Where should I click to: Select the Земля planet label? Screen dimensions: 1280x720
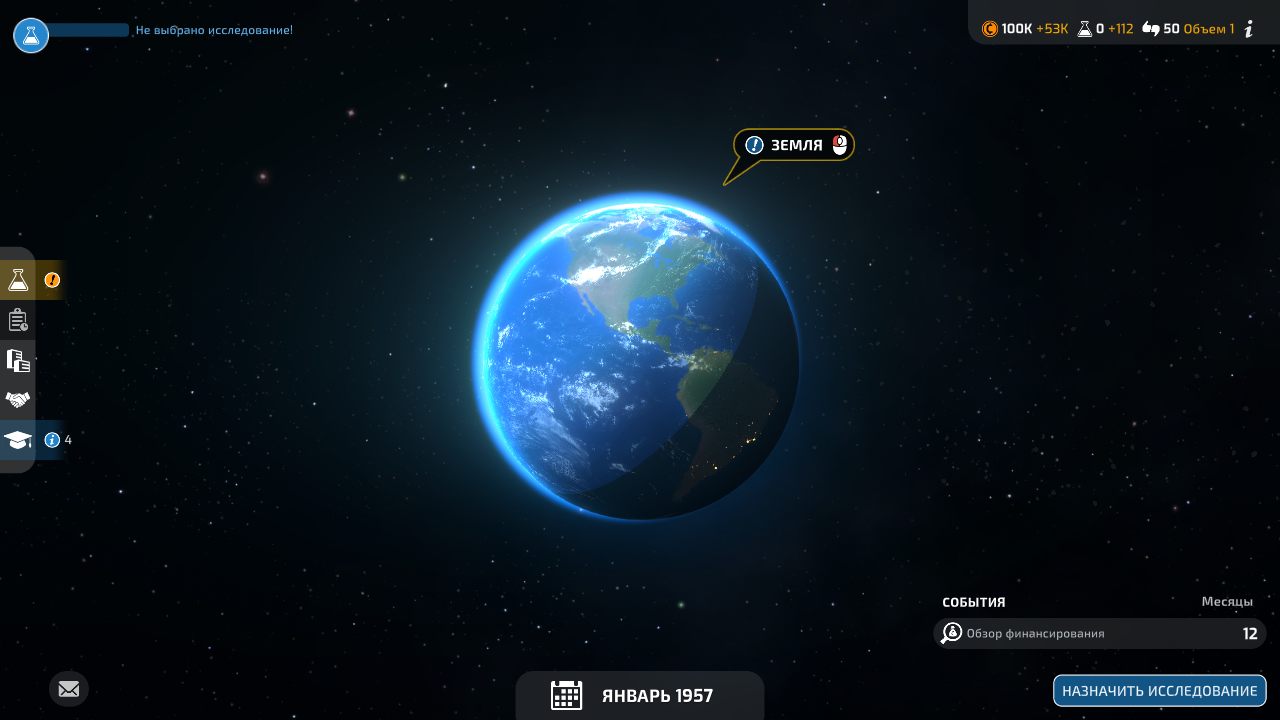tap(795, 145)
